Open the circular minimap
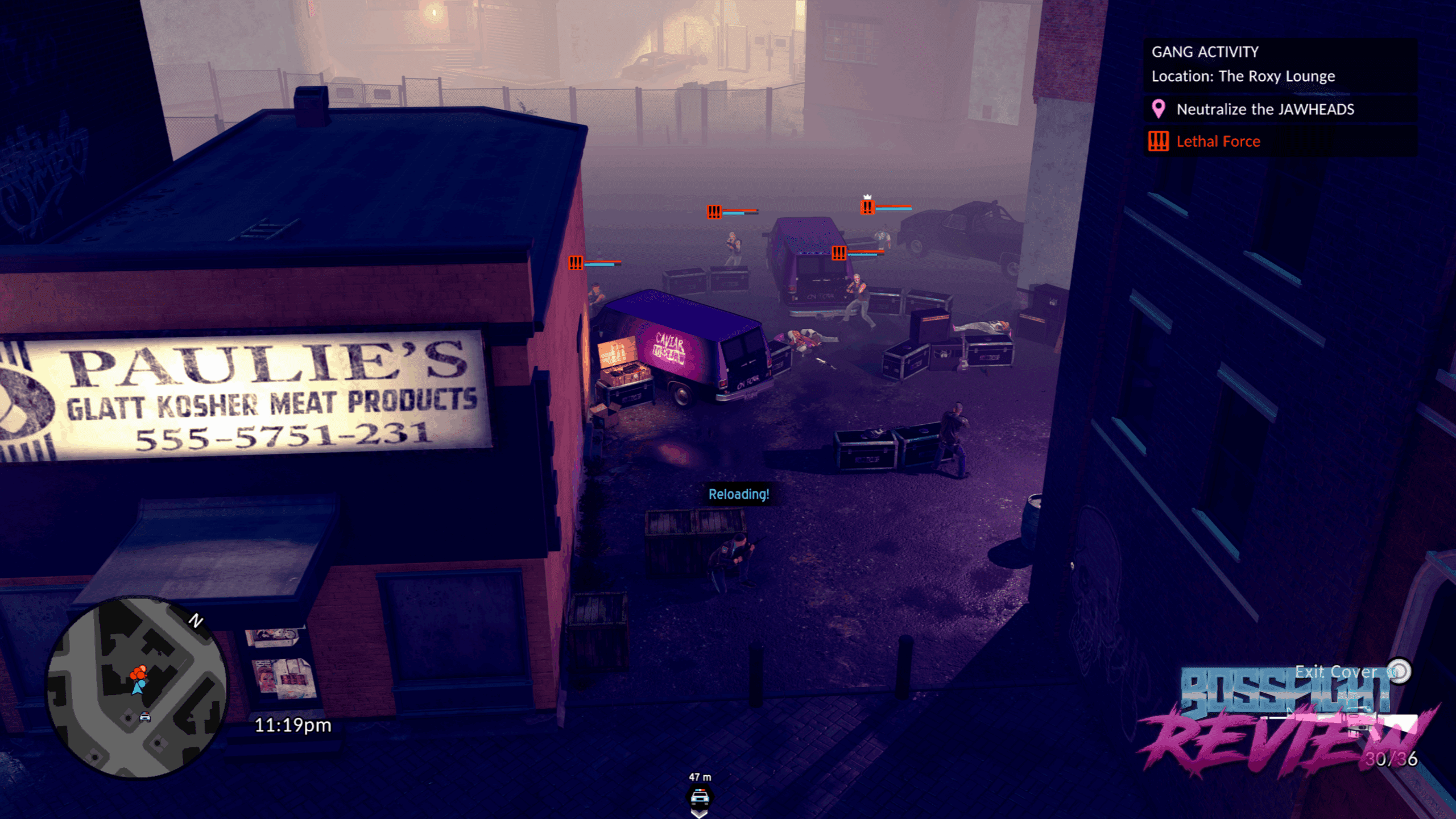The height and width of the screenshot is (819, 1456). (x=136, y=687)
